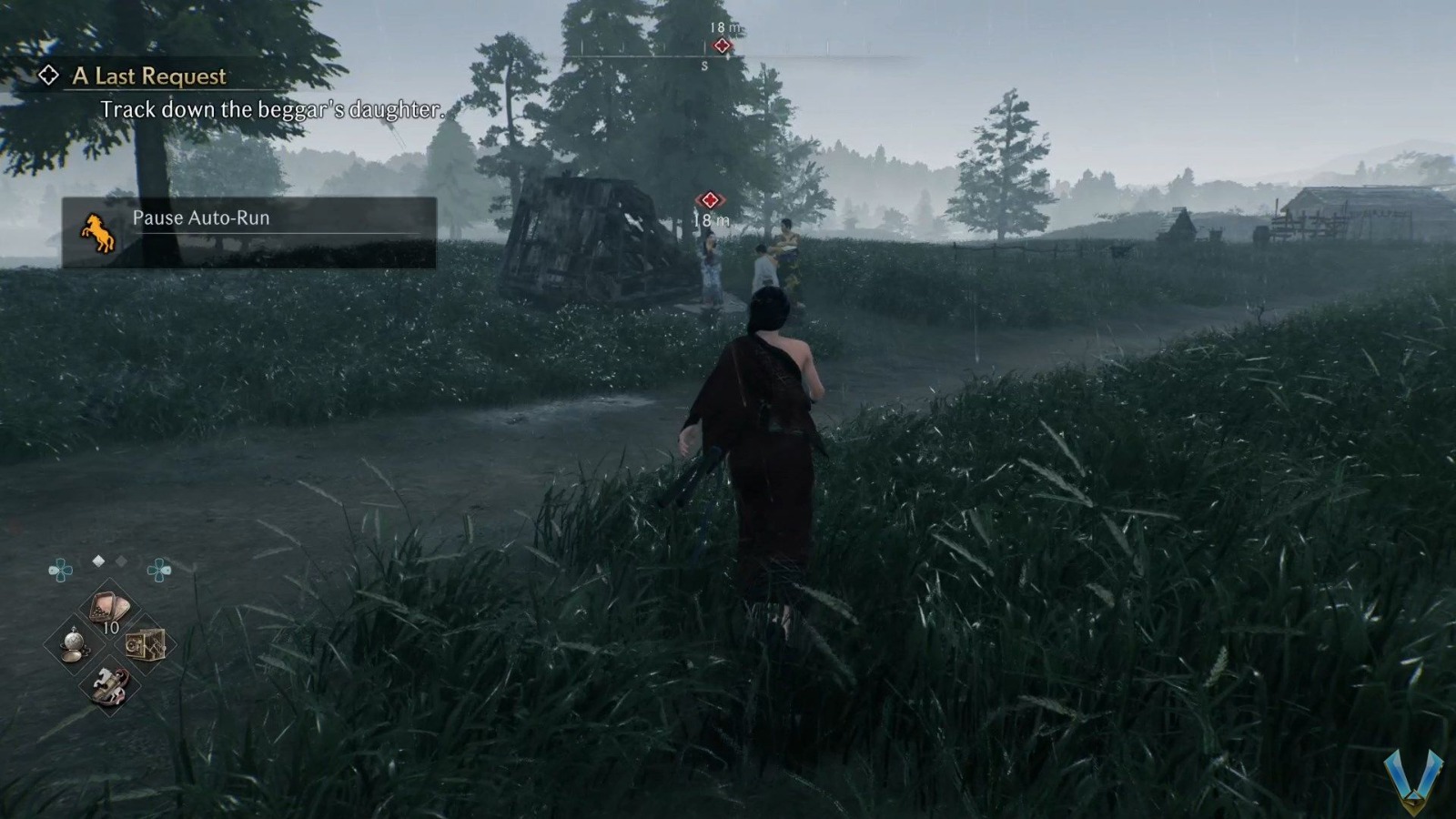The height and width of the screenshot is (819, 1456).
Task: Open the item wheel via right d-pad cluster
Action: (158, 569)
